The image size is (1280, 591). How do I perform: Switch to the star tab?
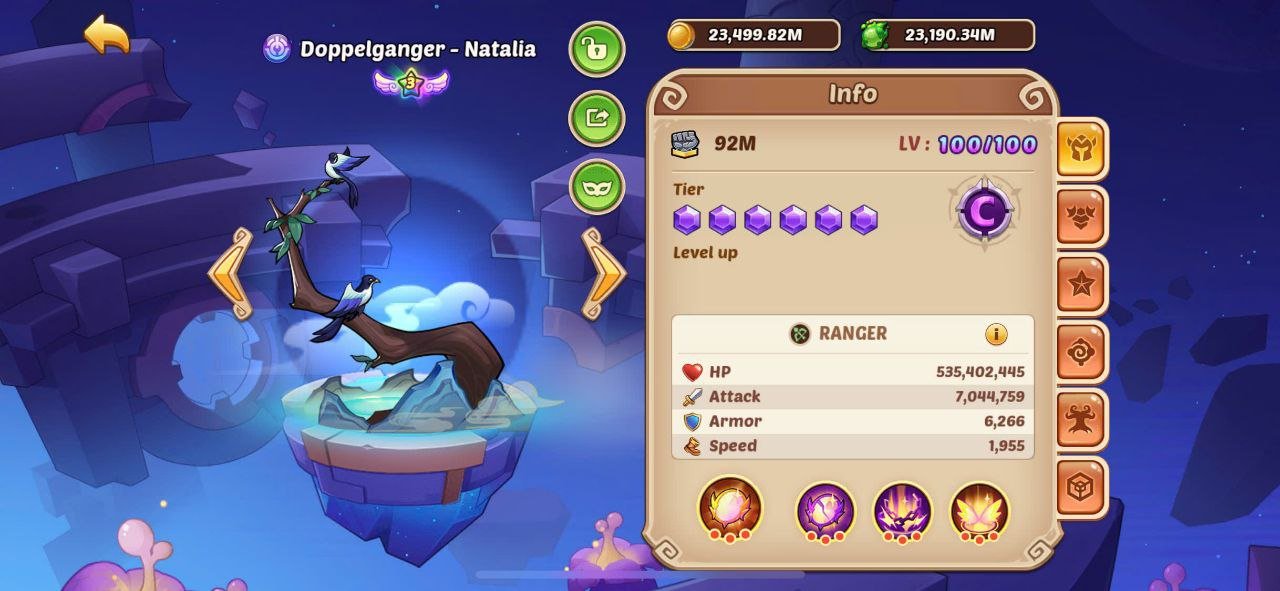point(1082,285)
